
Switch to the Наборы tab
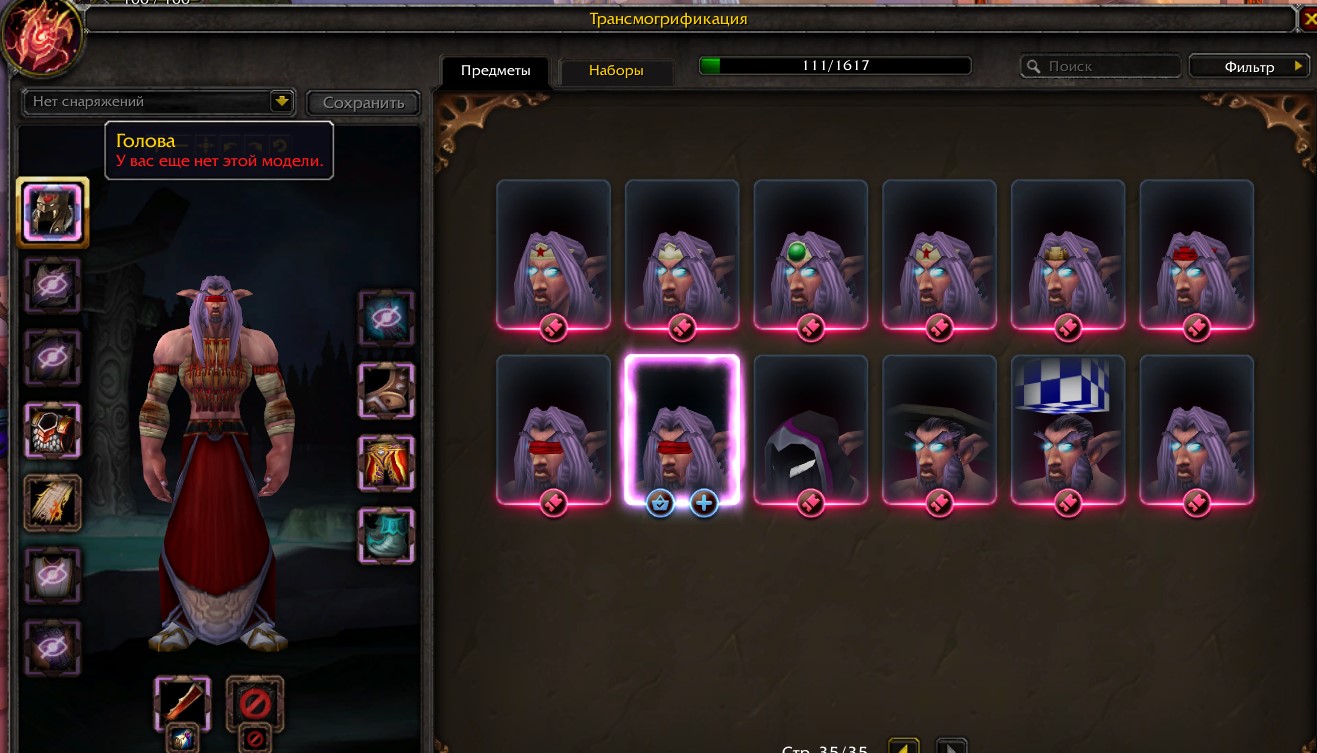[615, 71]
